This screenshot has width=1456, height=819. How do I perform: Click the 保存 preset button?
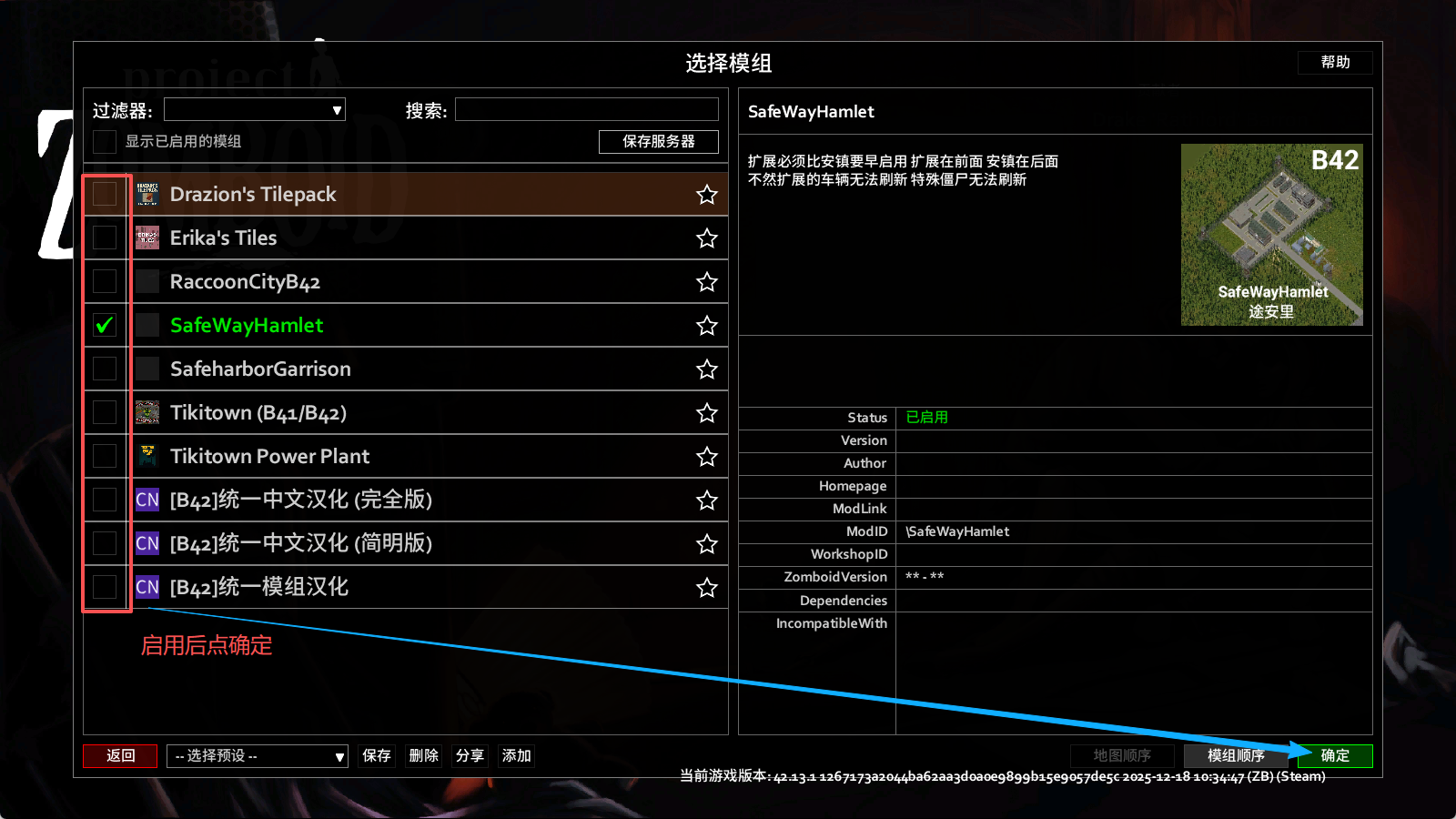pyautogui.click(x=377, y=755)
